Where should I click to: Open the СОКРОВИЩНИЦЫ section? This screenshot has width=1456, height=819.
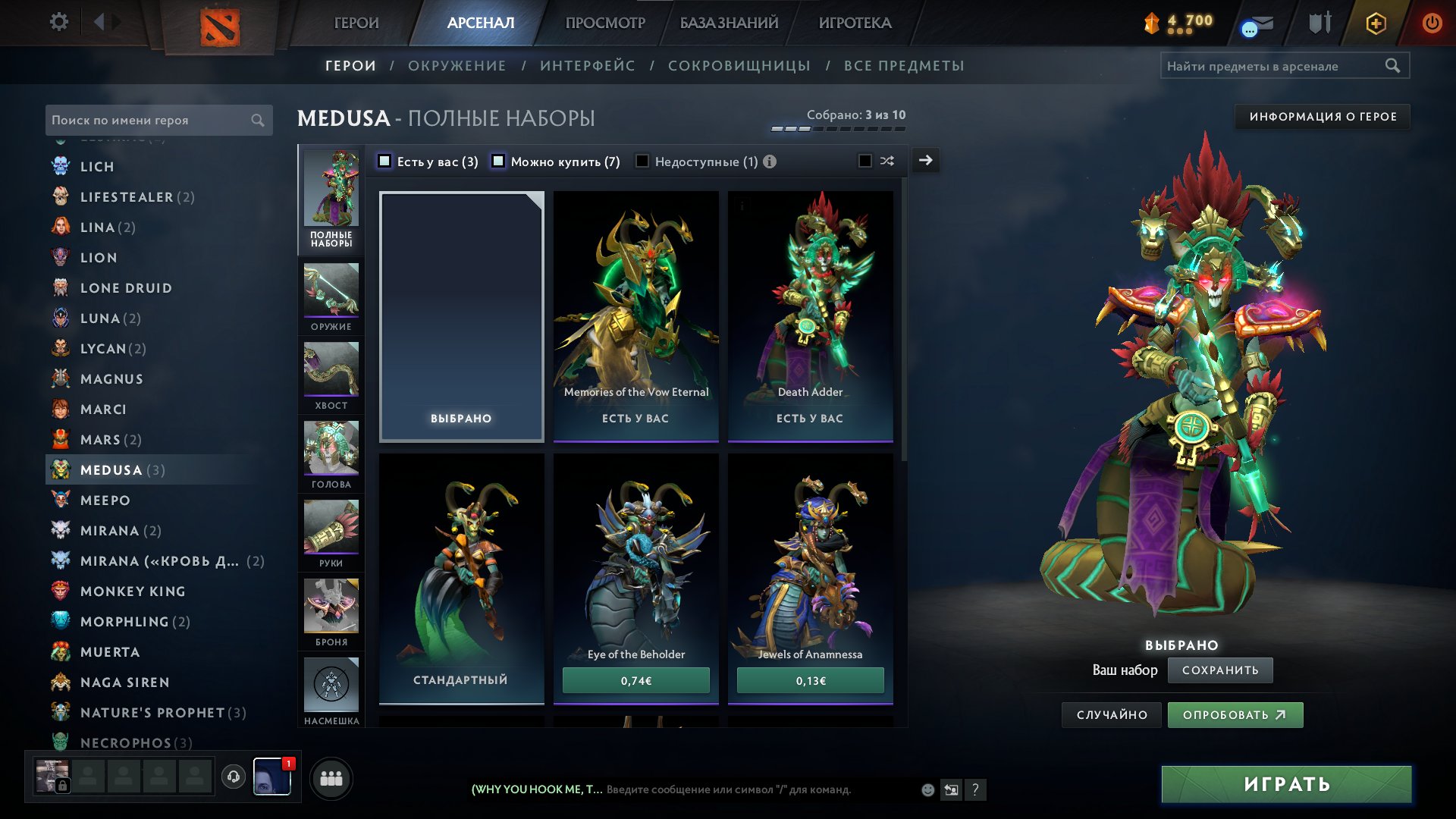(737, 65)
